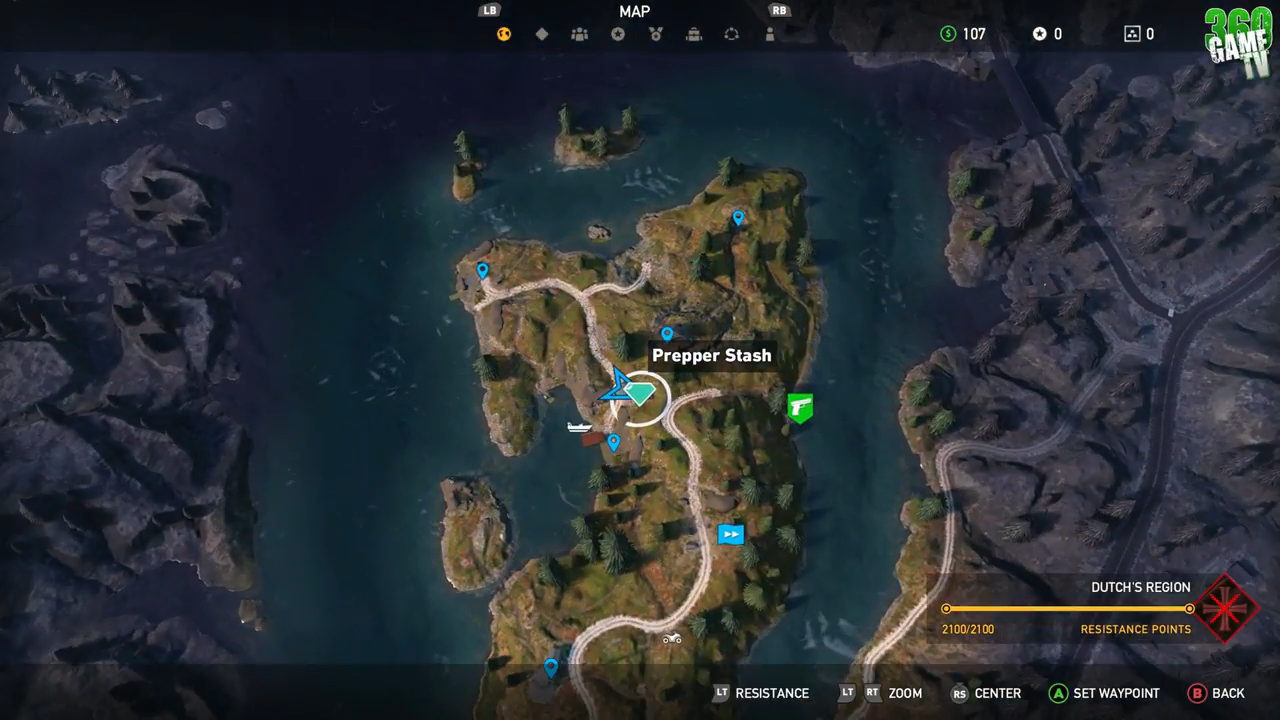Click the co-op circular arrows icon
The image size is (1280, 720).
click(x=731, y=33)
